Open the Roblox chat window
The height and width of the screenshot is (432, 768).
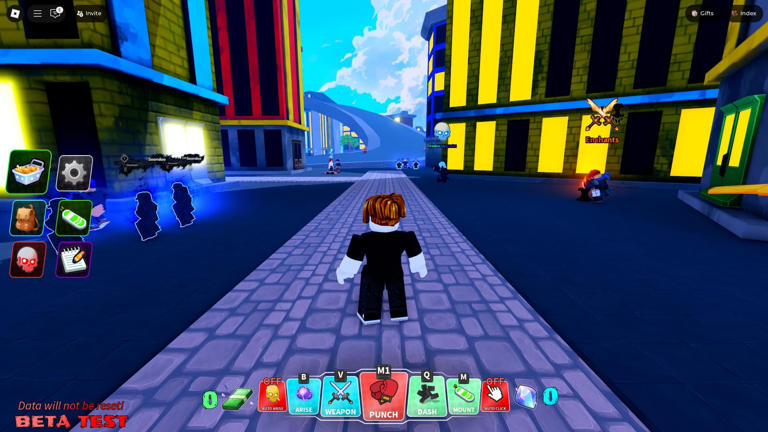pyautogui.click(x=56, y=13)
